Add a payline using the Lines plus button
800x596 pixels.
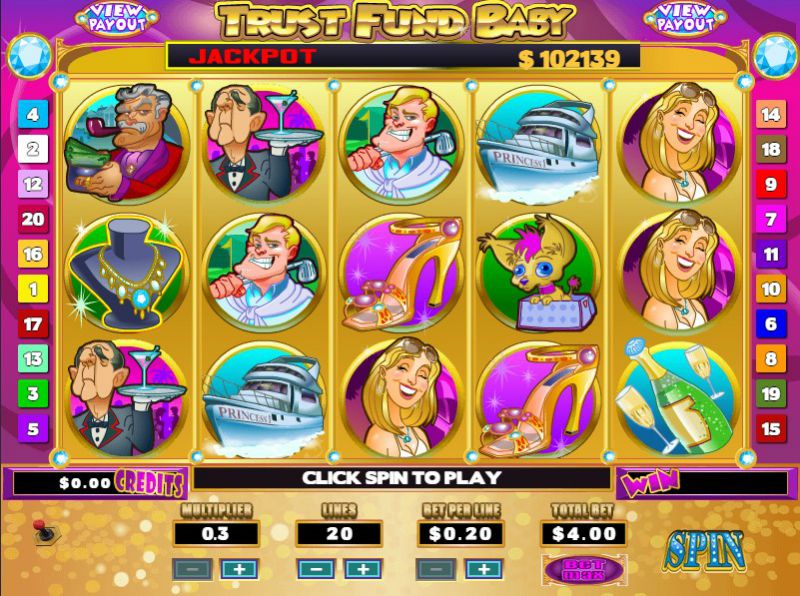pos(363,569)
